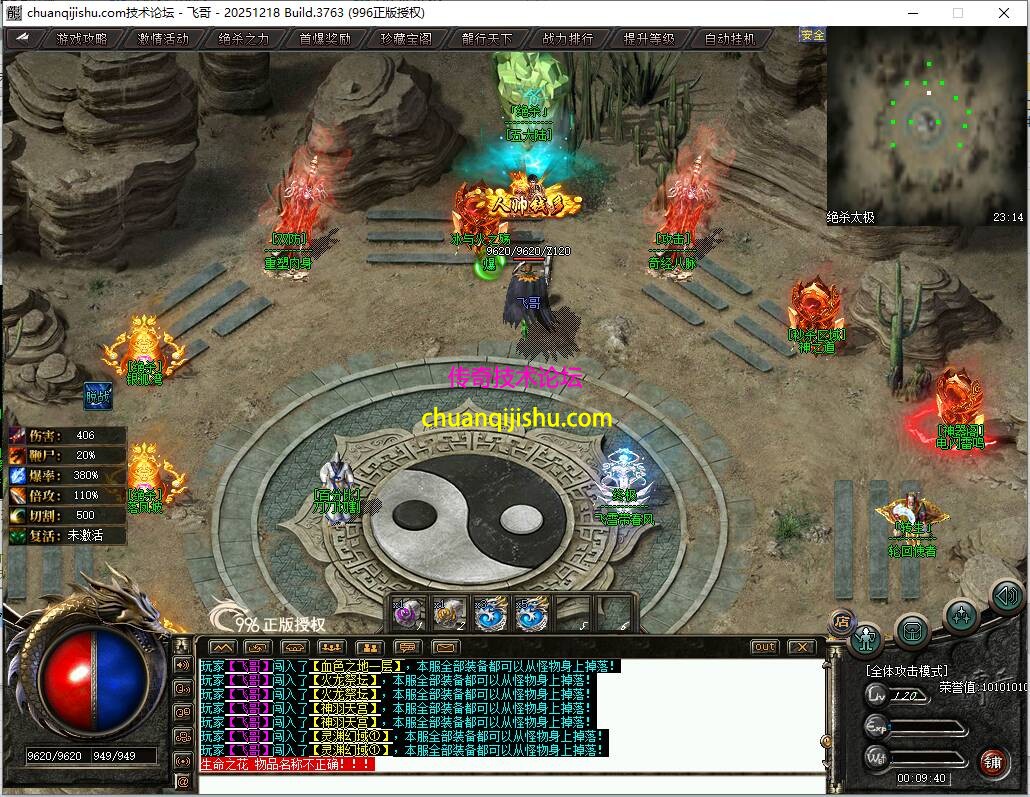Open the 珍藏宝阁 treasure menu
This screenshot has height=797, width=1030.
[x=407, y=39]
